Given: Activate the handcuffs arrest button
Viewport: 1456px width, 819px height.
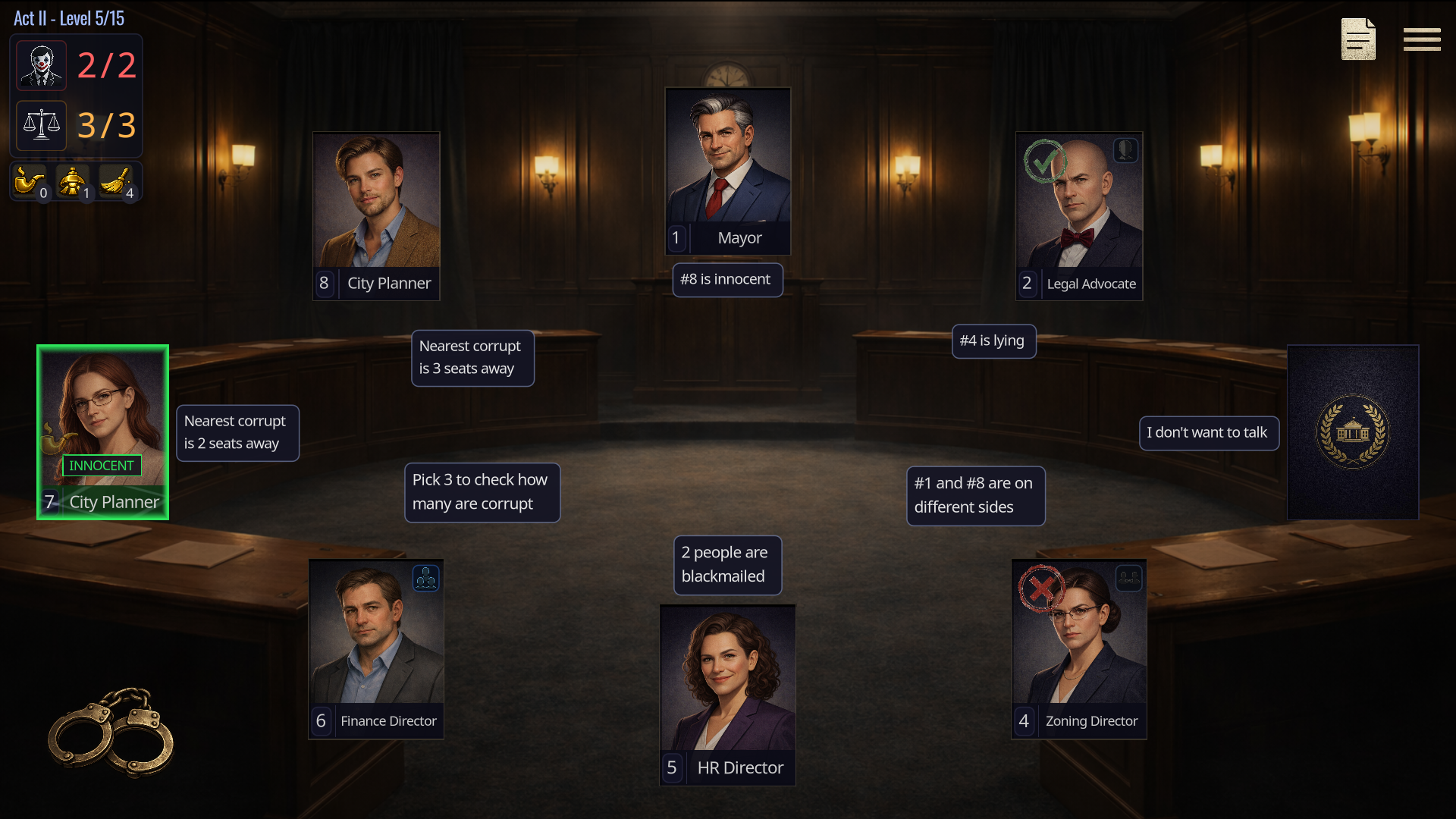Looking at the screenshot, I should 111,733.
